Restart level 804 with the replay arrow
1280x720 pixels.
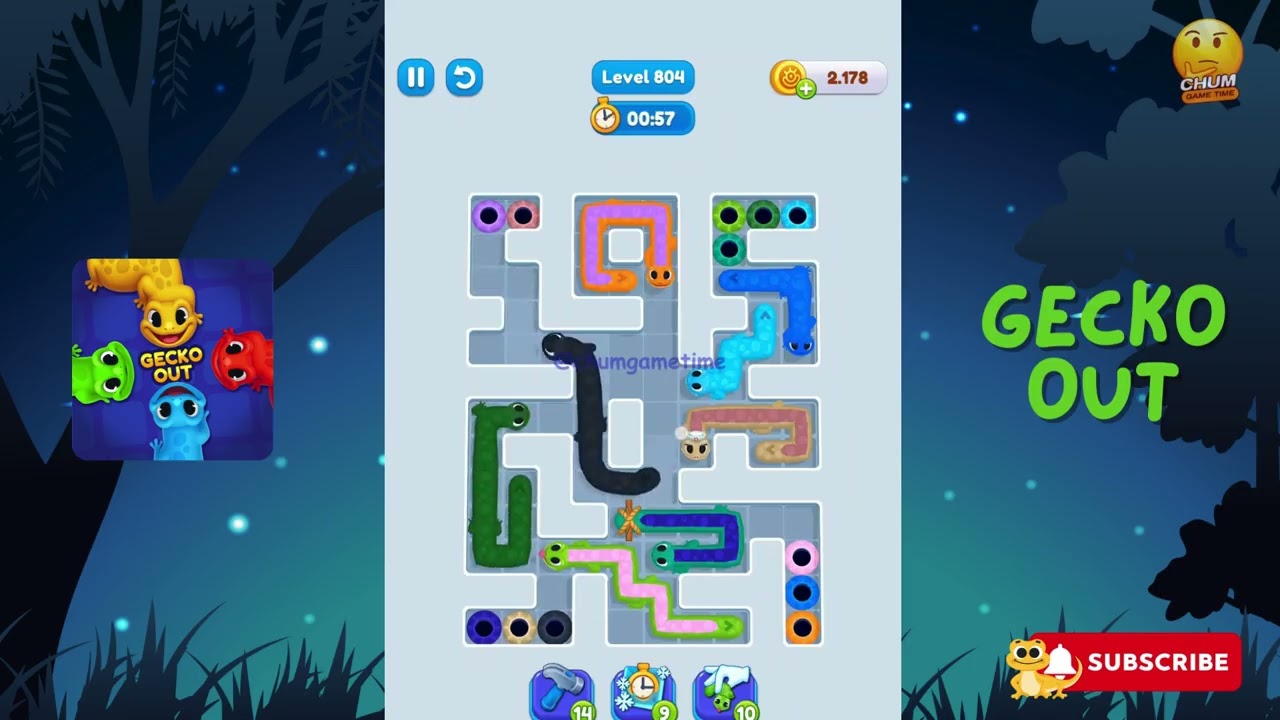pyautogui.click(x=464, y=78)
